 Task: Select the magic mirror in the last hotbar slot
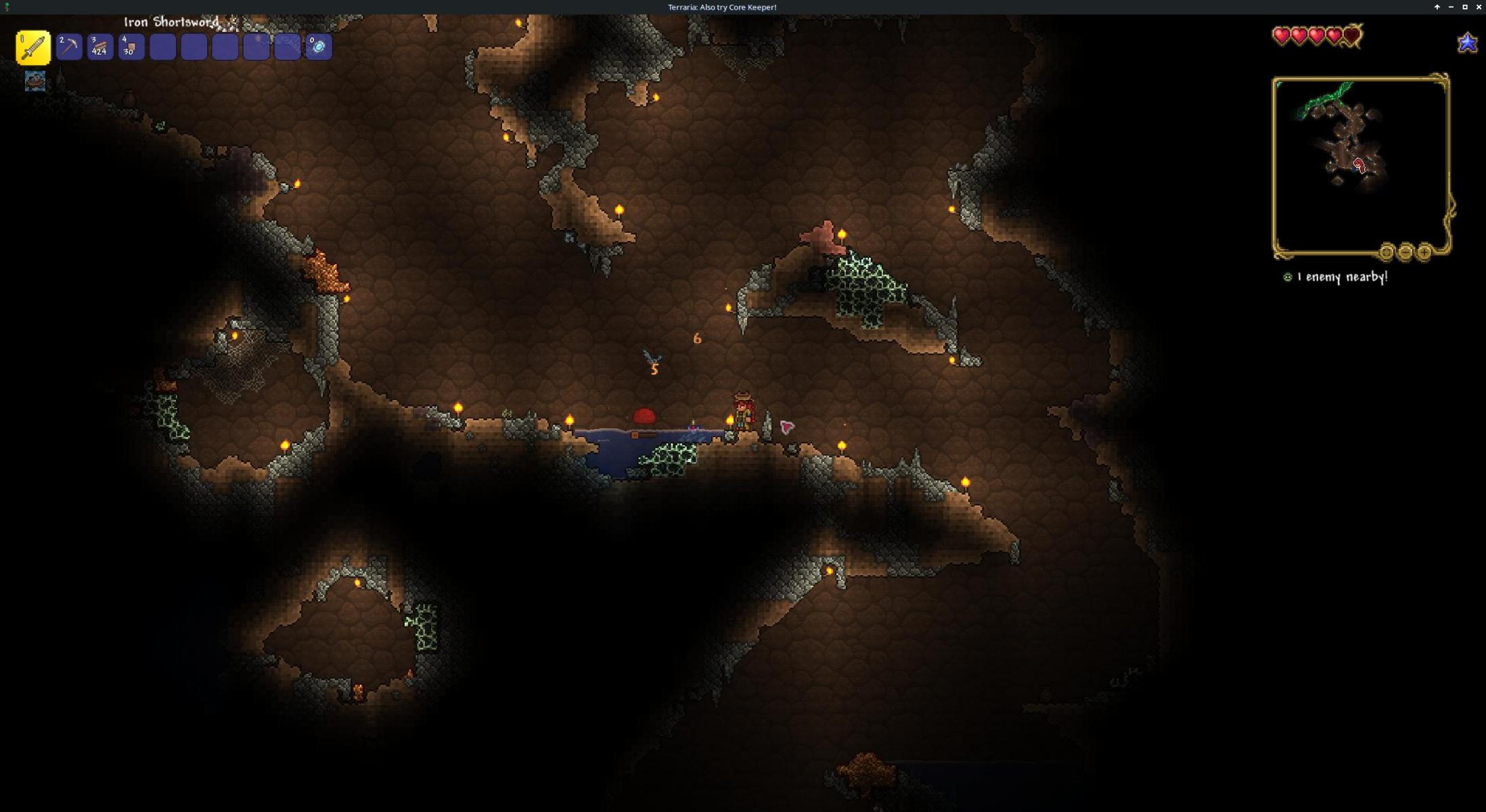(319, 47)
